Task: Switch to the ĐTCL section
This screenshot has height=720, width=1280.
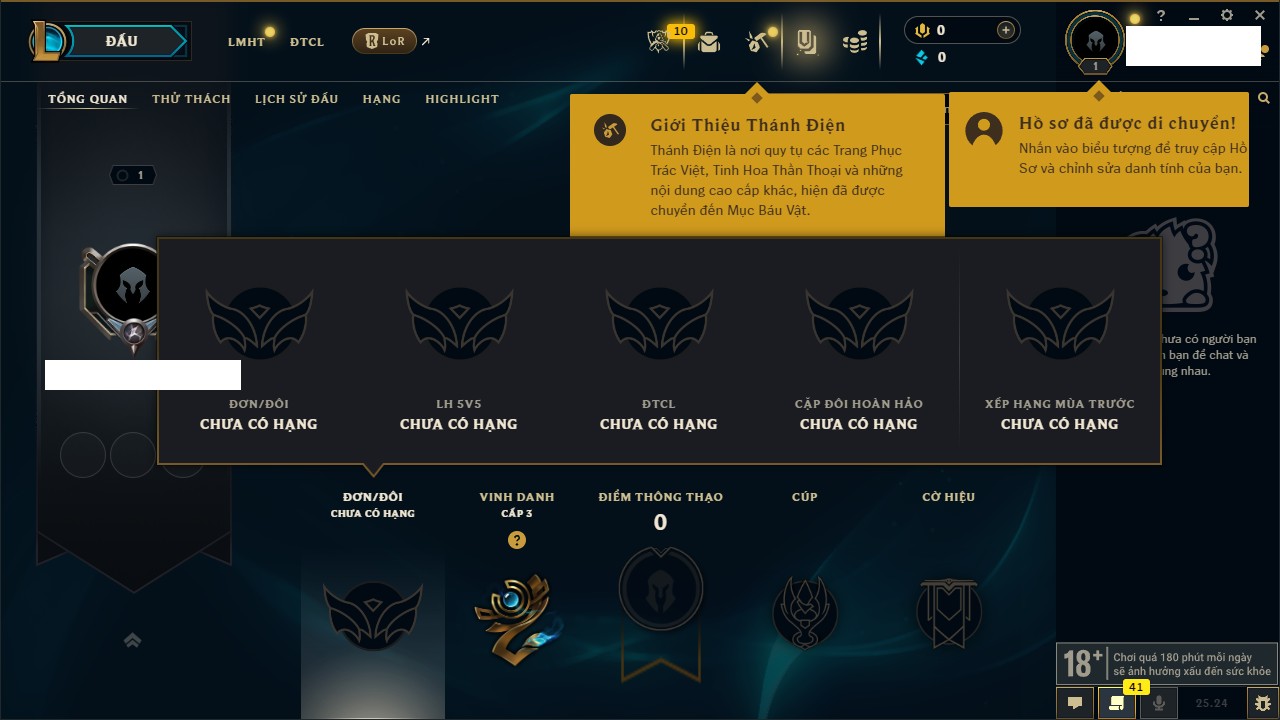Action: (x=307, y=42)
